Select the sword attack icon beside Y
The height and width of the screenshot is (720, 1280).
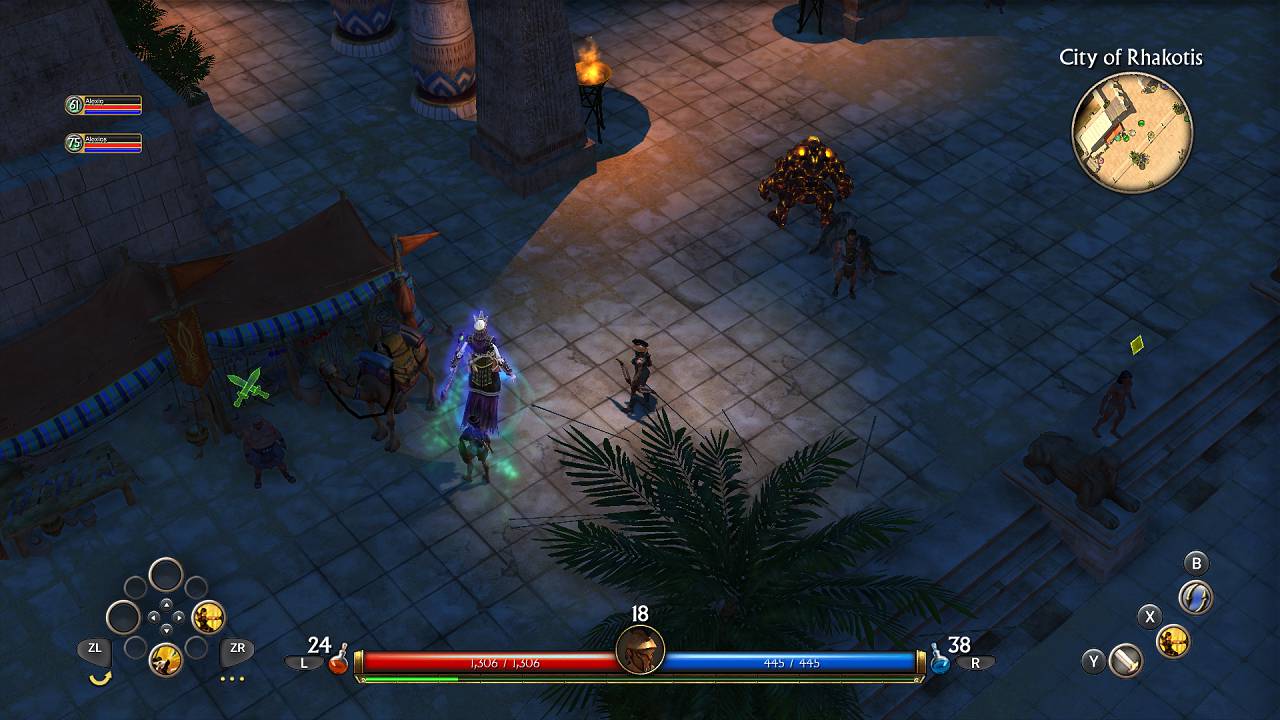(1124, 661)
